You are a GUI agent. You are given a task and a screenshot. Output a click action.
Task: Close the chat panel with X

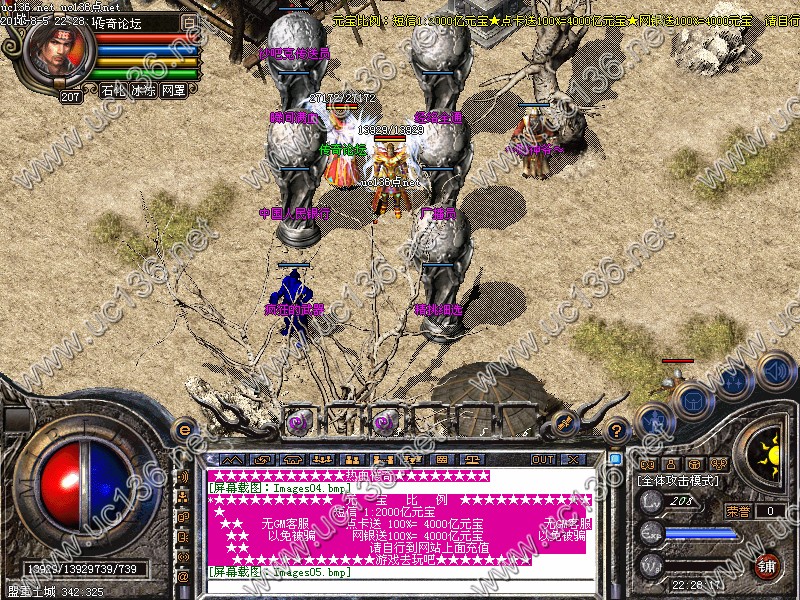[573, 459]
